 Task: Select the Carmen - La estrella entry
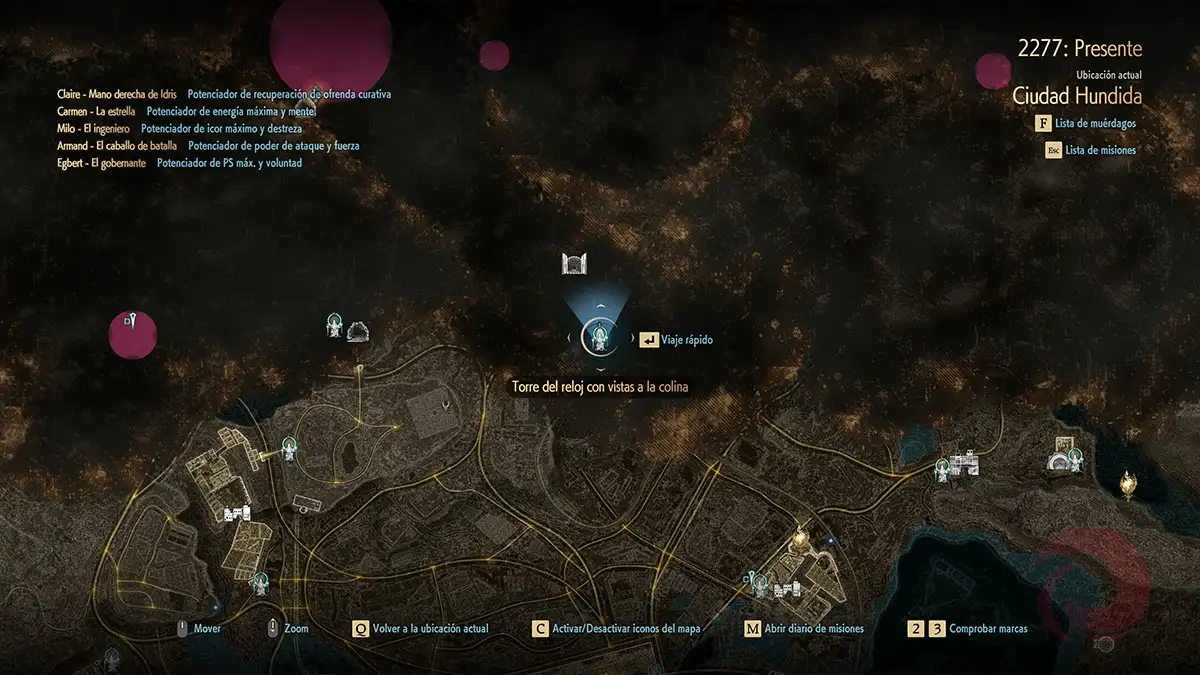click(96, 111)
